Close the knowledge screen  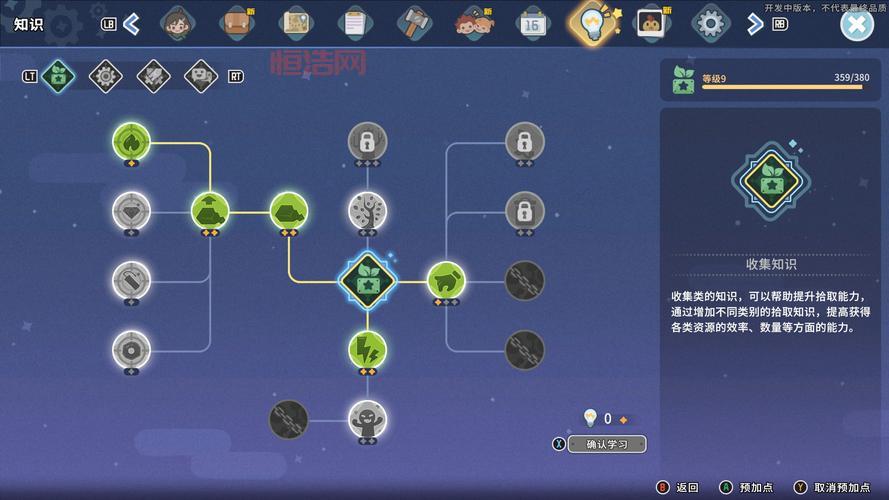tap(856, 24)
